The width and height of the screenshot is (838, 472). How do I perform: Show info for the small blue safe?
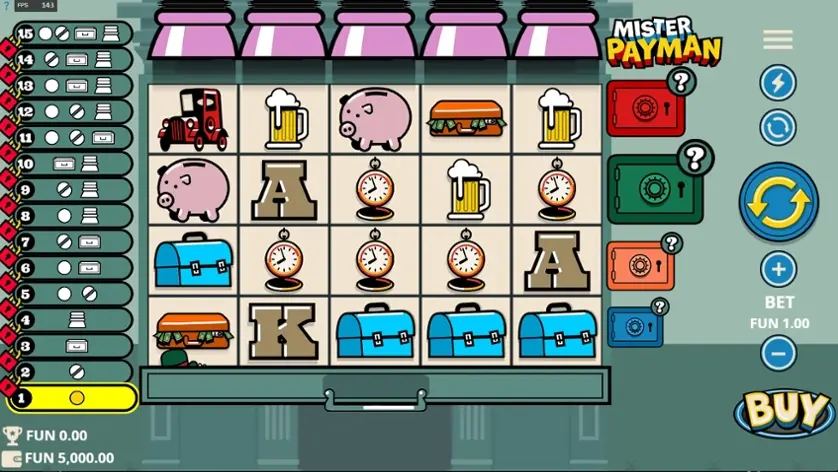click(x=659, y=307)
